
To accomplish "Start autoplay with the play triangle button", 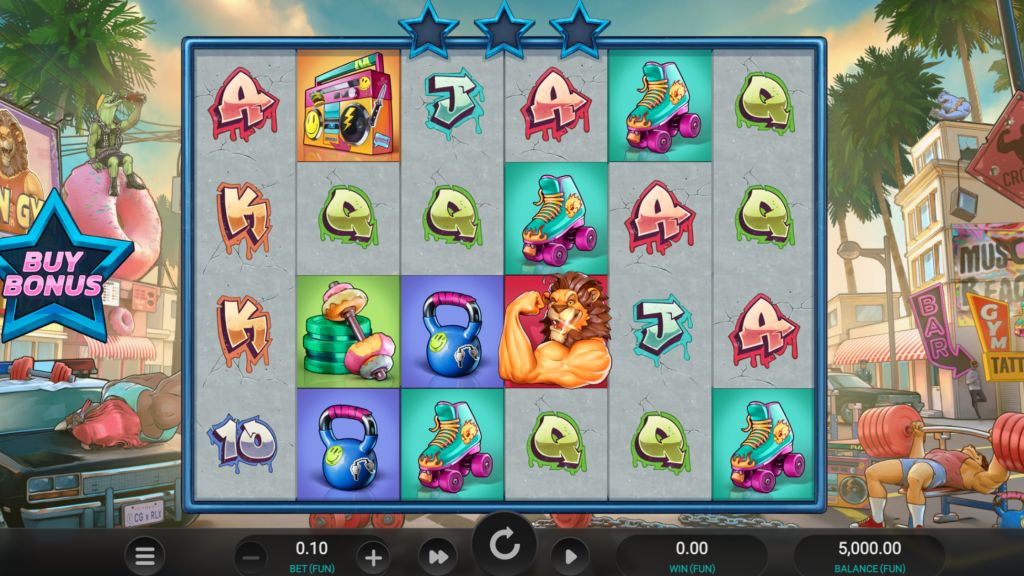I will (x=570, y=556).
